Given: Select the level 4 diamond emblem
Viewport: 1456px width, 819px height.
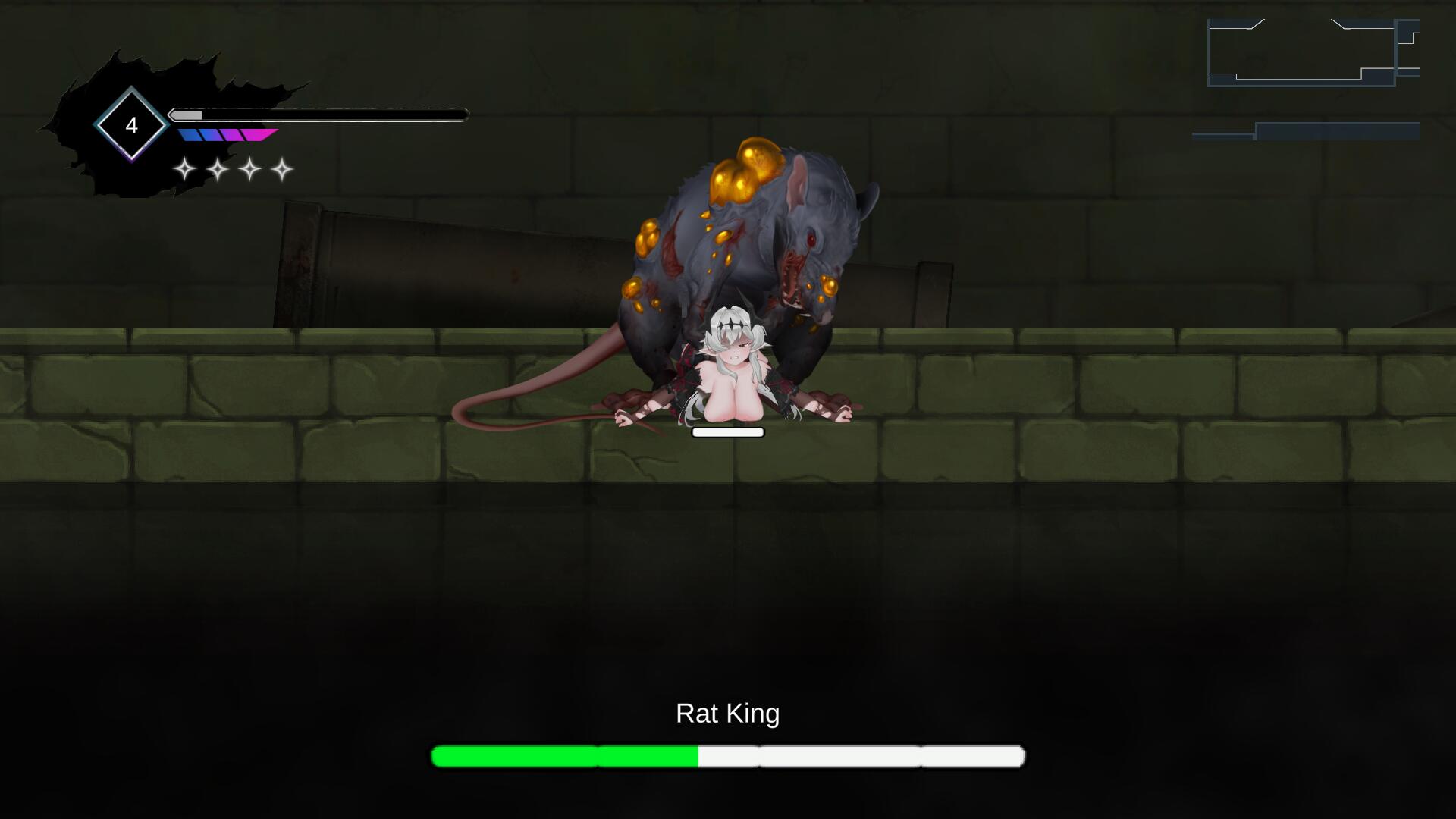Looking at the screenshot, I should pos(131,125).
